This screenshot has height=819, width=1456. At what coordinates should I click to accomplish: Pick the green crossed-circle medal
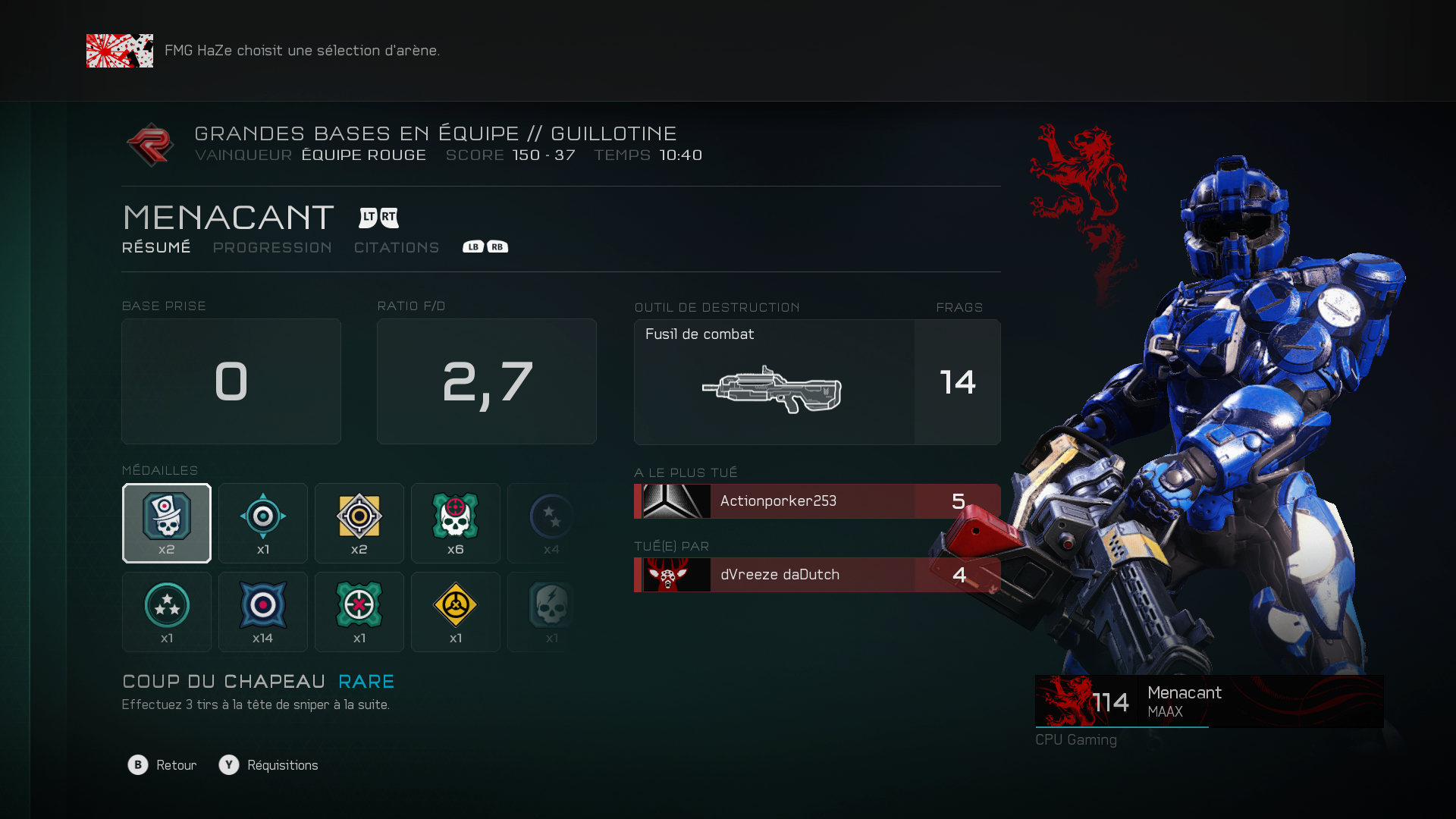pyautogui.click(x=359, y=612)
